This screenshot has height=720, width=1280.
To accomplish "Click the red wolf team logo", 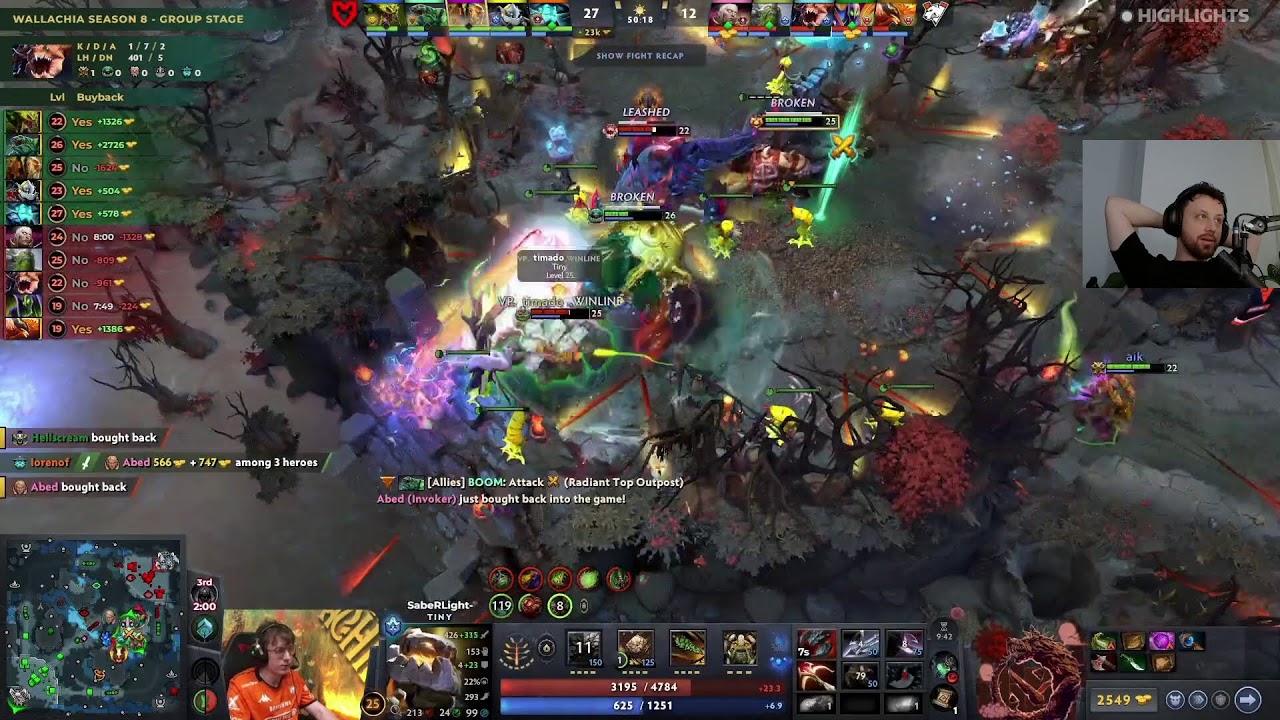I will pos(345,14).
